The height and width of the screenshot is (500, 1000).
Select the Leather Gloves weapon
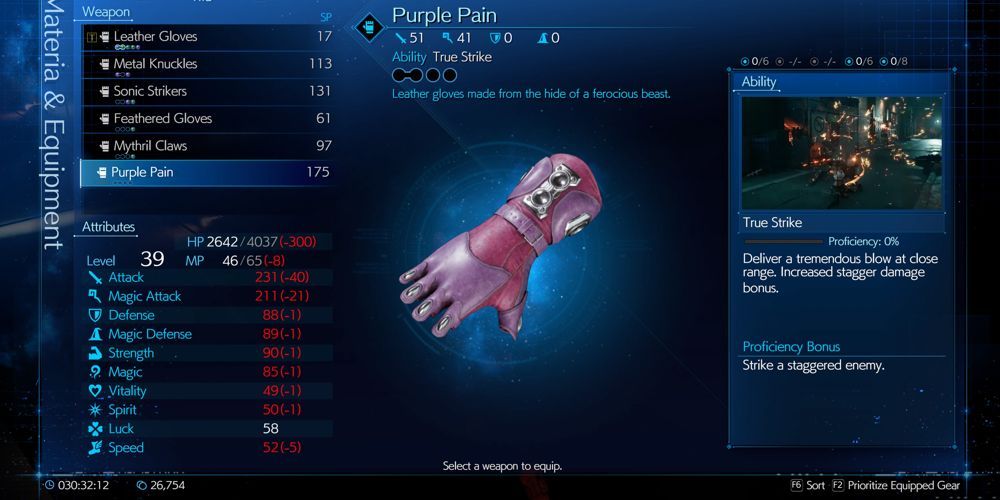pyautogui.click(x=155, y=37)
